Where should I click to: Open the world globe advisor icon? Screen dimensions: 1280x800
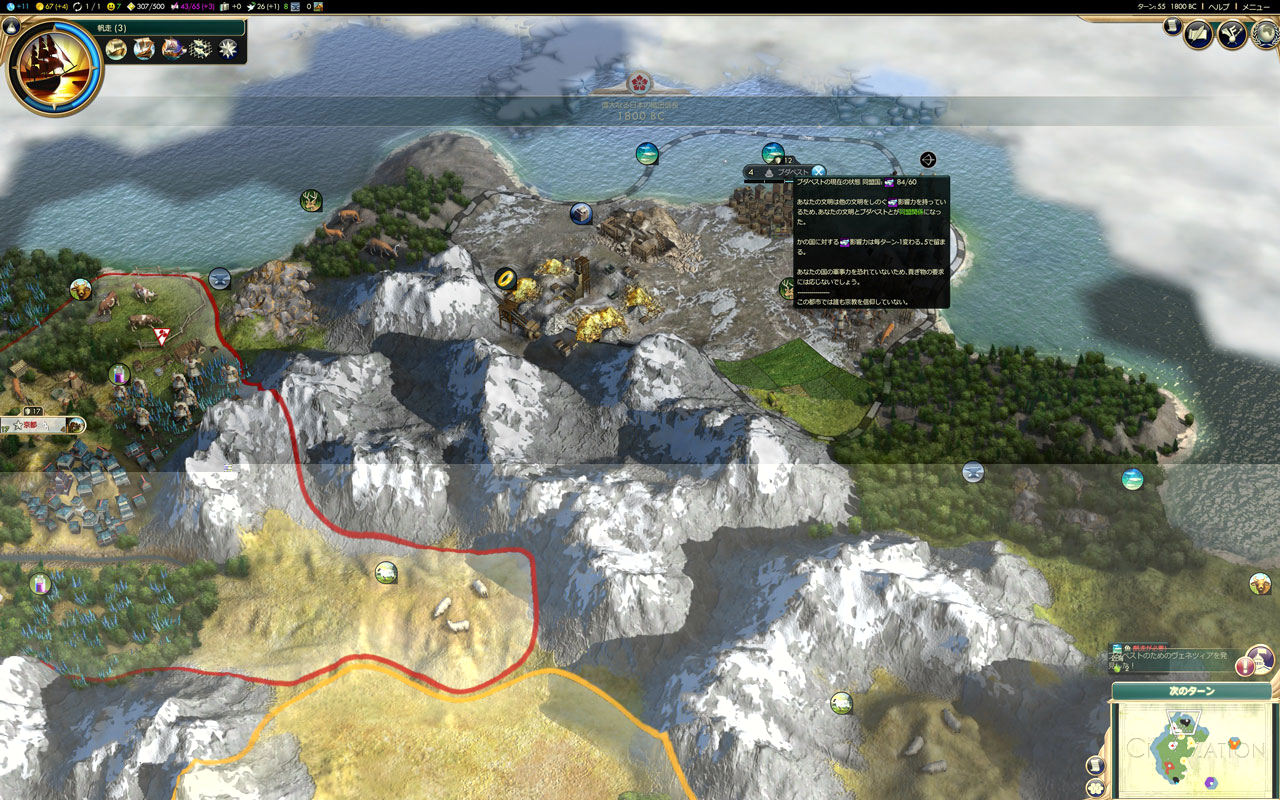tap(1266, 35)
